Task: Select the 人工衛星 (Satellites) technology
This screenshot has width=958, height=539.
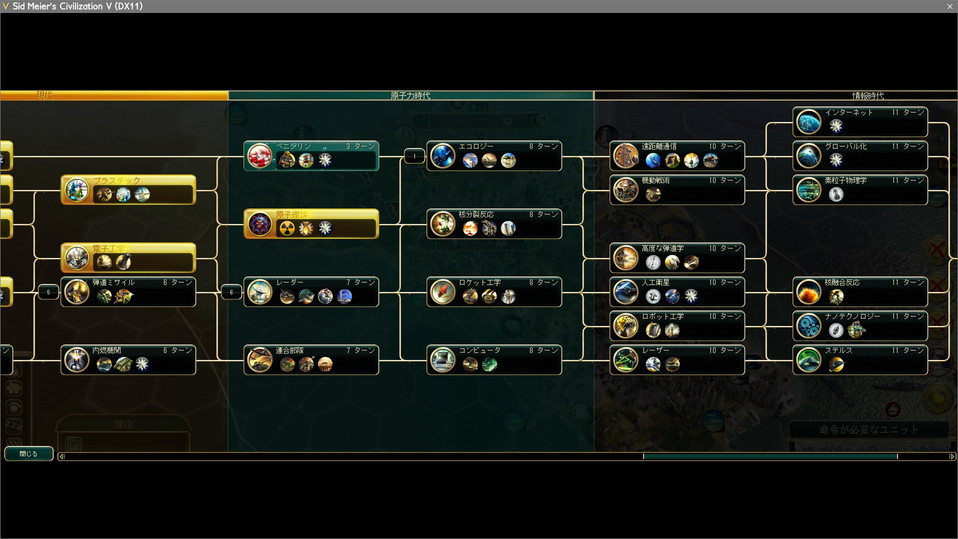Action: tap(678, 291)
